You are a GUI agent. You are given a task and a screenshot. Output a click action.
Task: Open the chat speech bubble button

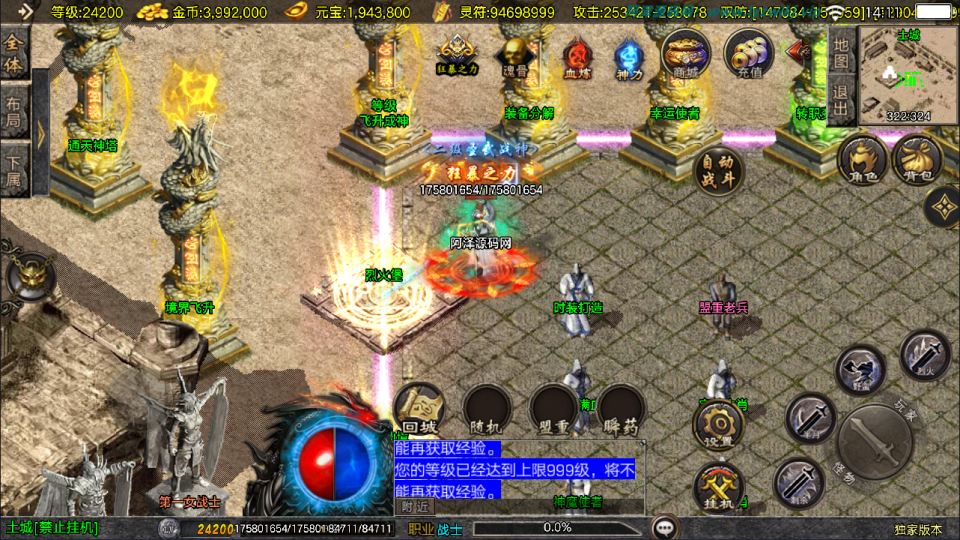(x=664, y=527)
